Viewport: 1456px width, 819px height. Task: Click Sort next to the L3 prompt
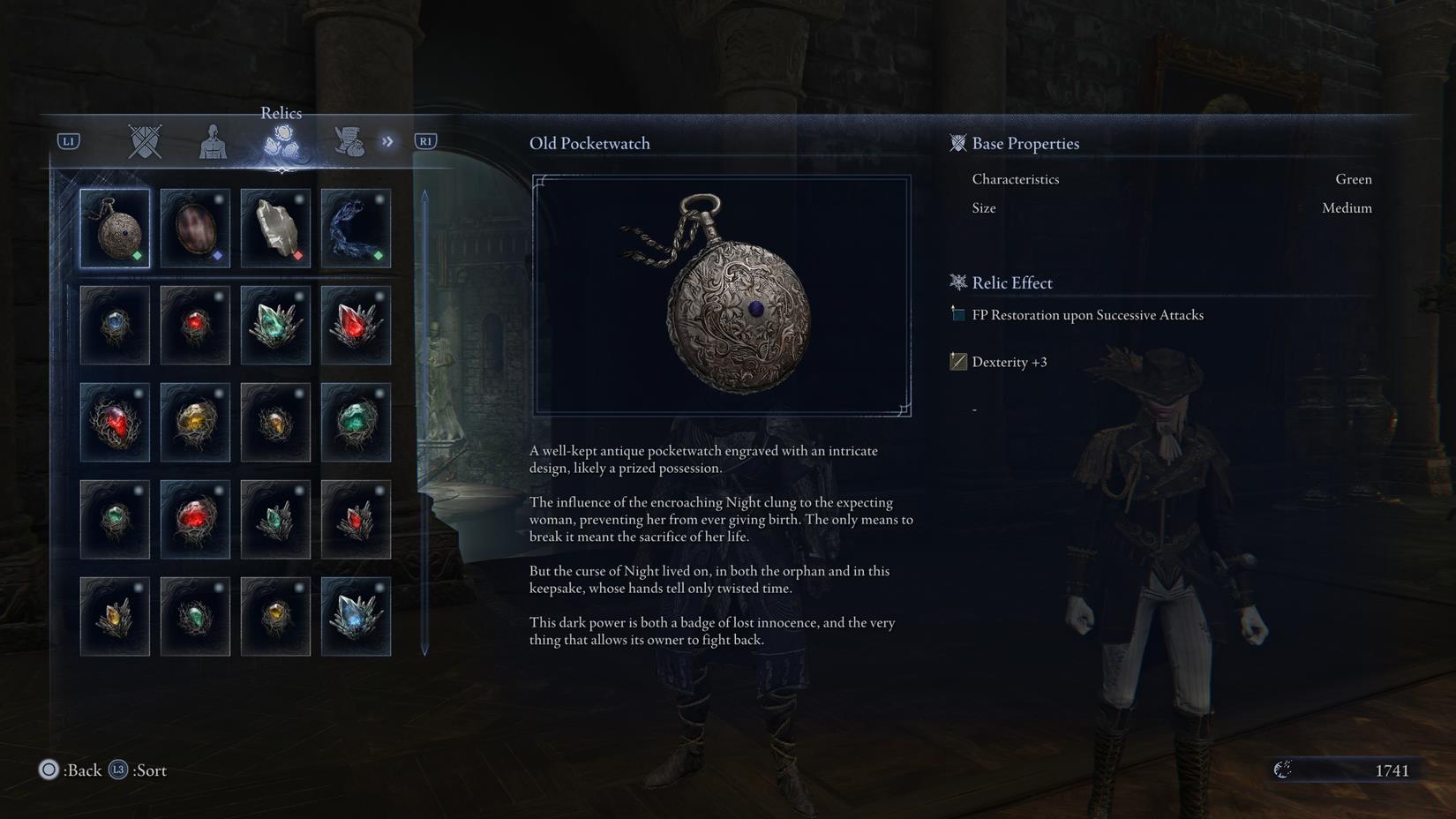coord(149,770)
